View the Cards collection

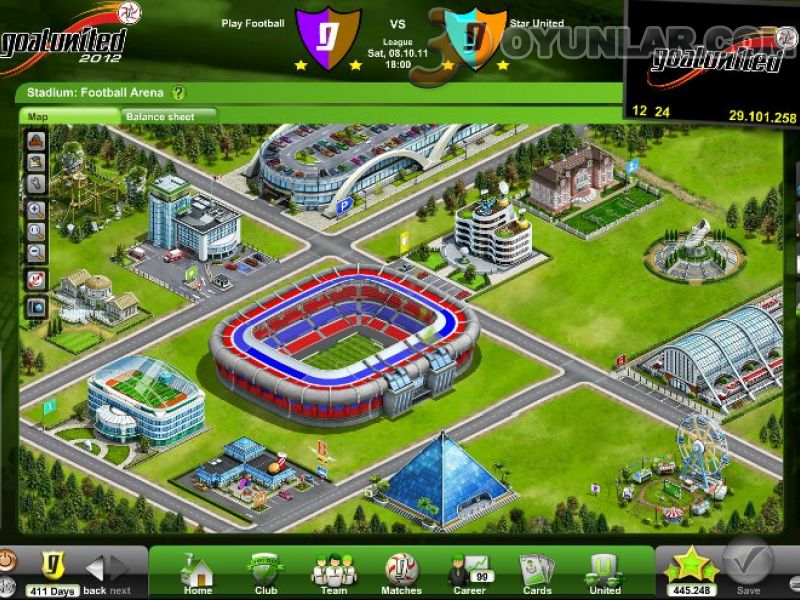[x=537, y=573]
